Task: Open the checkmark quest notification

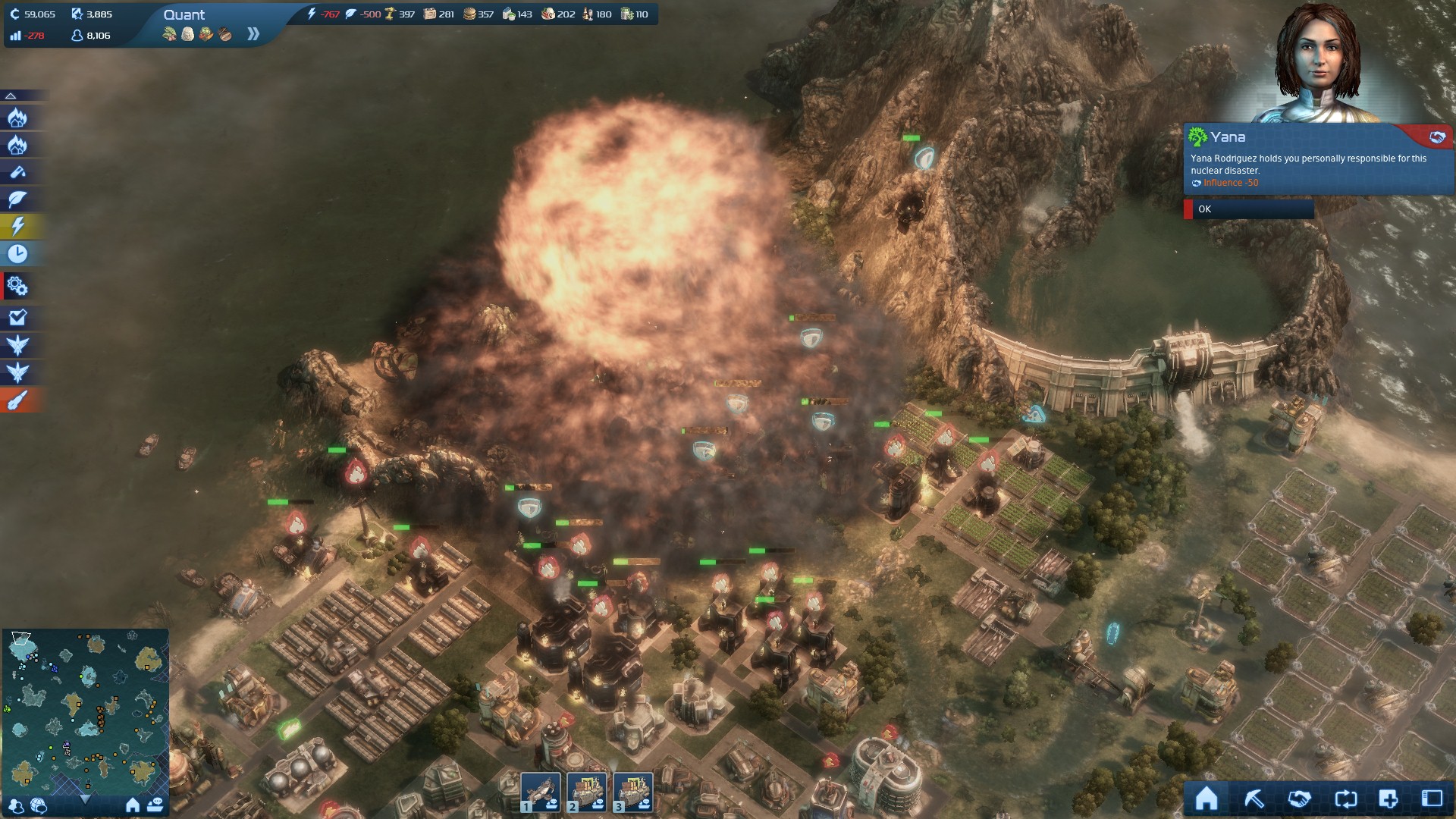Action: coord(17,318)
